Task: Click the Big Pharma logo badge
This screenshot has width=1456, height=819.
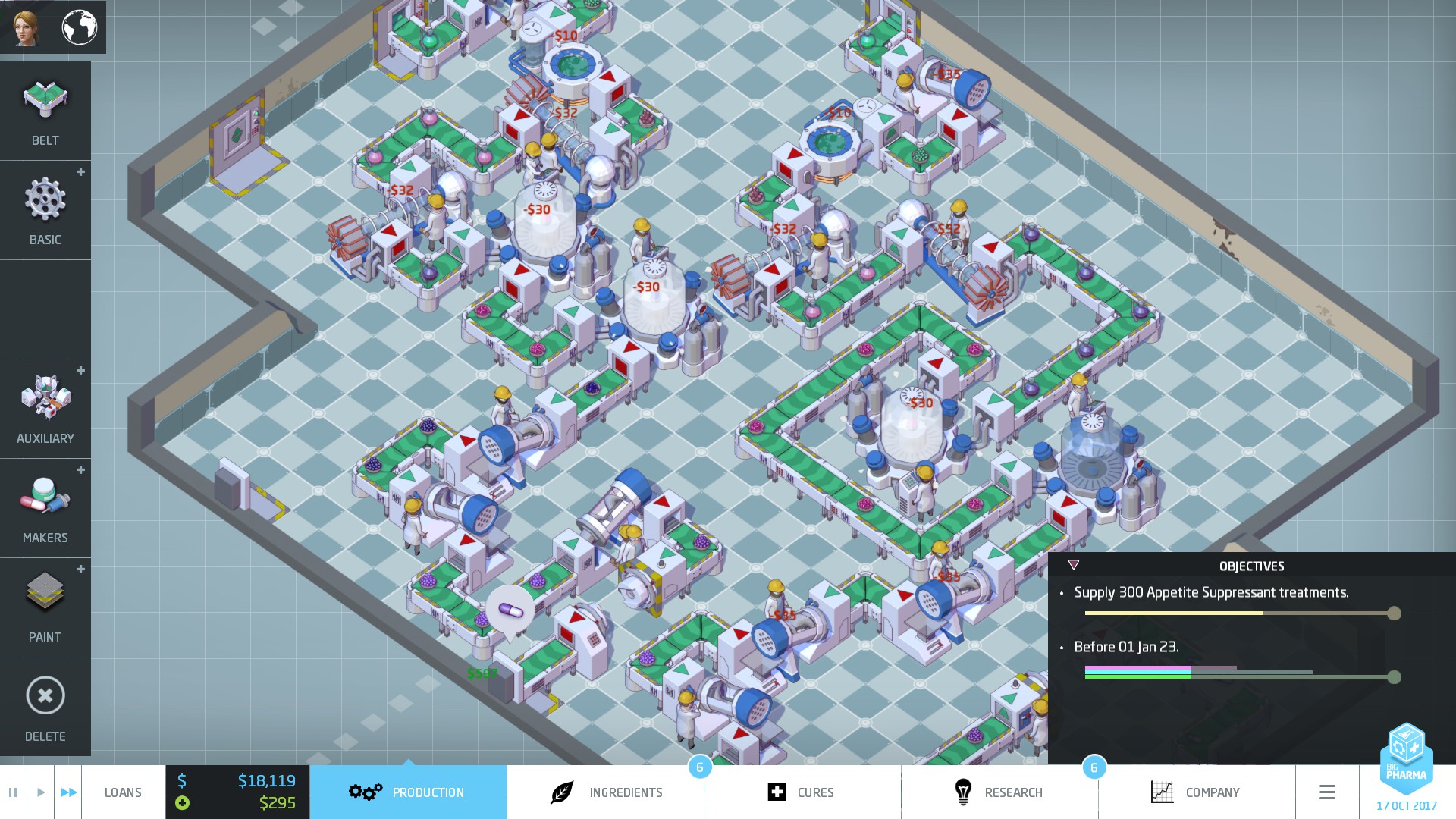Action: coord(1407,758)
